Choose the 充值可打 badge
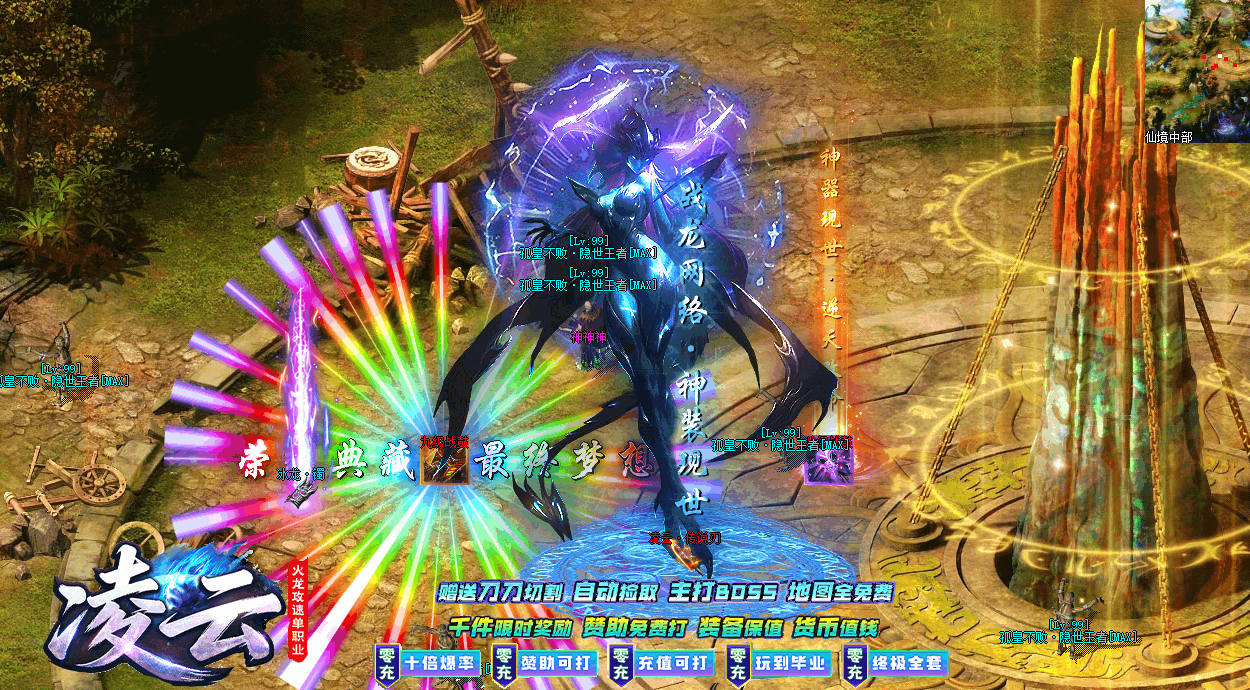Screen dimensions: 1250x690 pos(662,663)
